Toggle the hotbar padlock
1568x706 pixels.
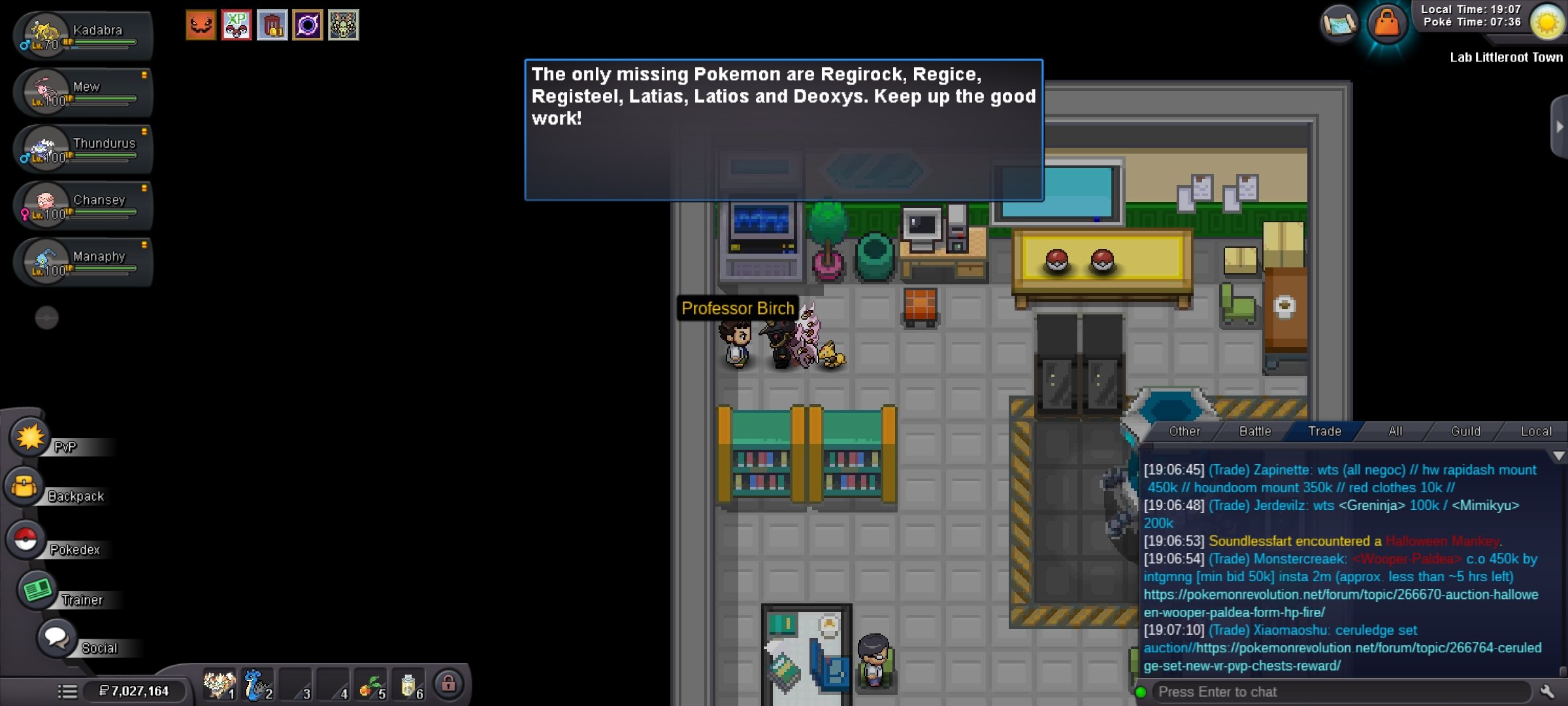[448, 684]
